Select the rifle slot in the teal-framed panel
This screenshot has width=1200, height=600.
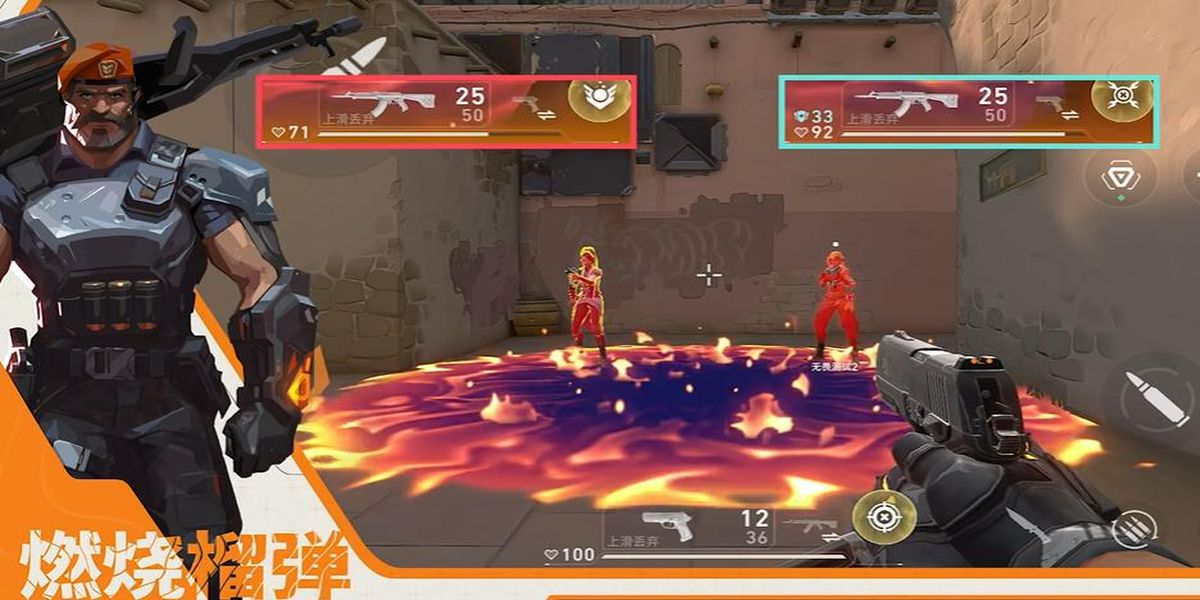click(x=907, y=101)
